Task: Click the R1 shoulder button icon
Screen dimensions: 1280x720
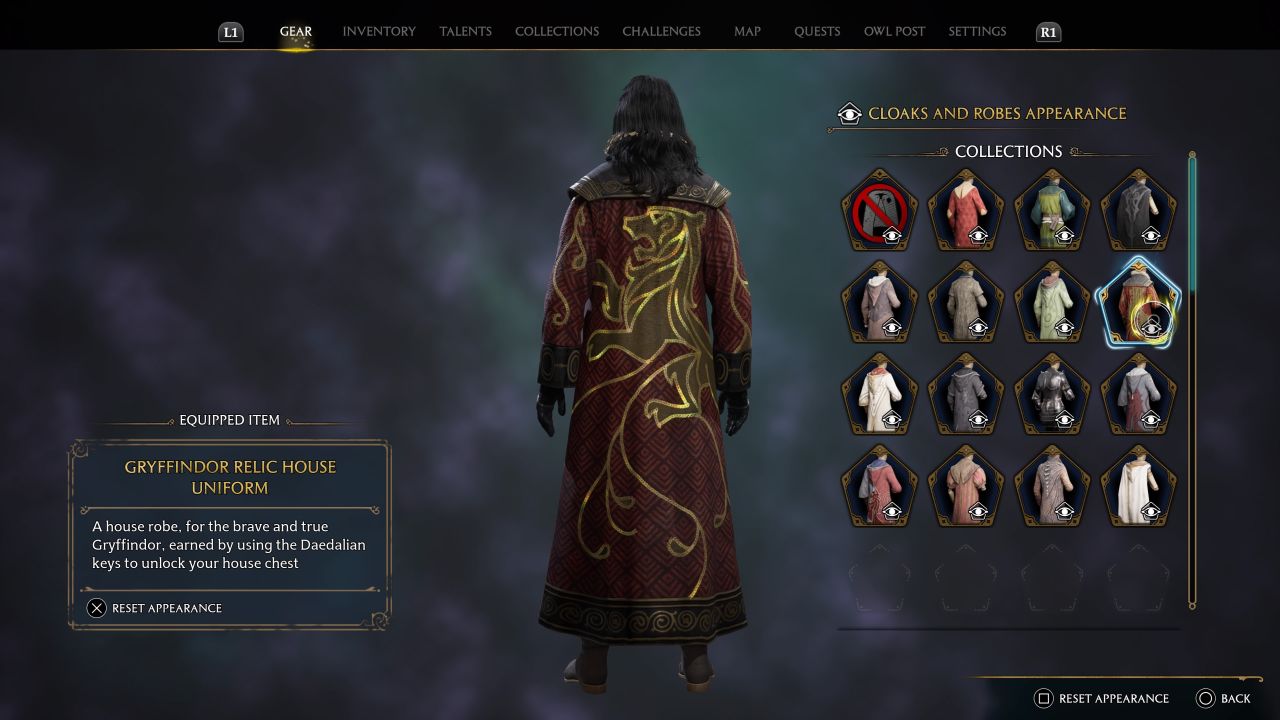Action: [x=1048, y=32]
